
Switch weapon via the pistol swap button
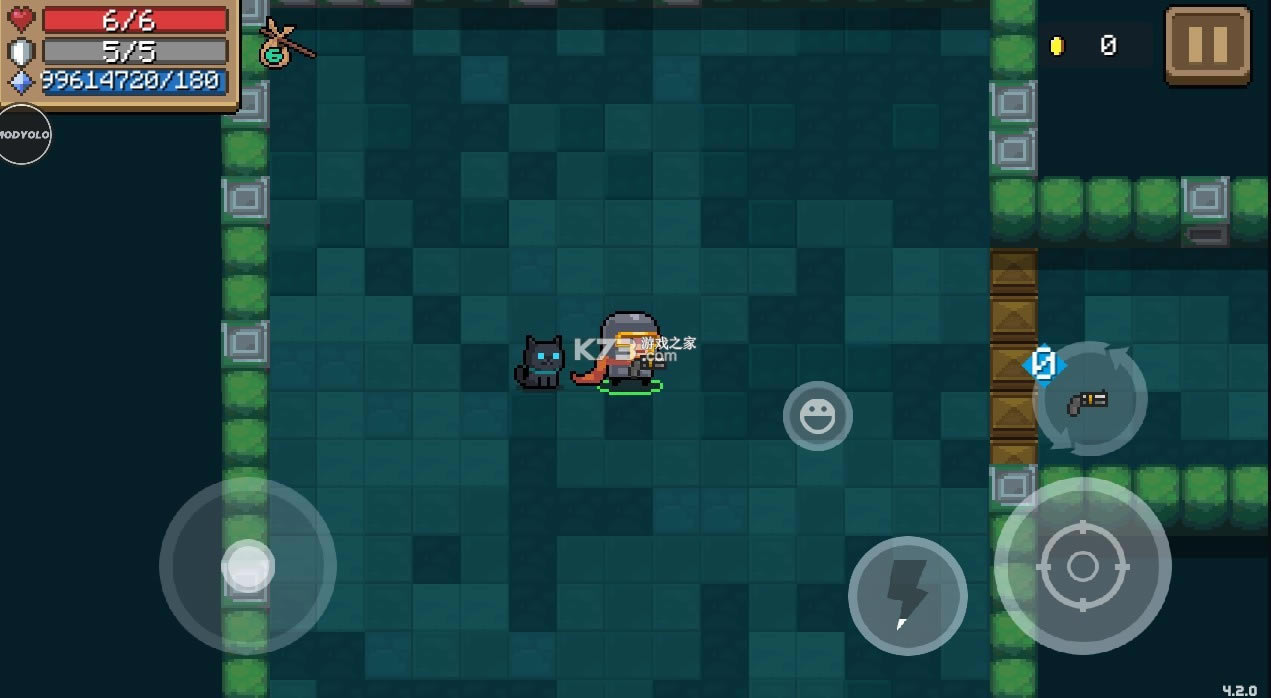point(1089,399)
